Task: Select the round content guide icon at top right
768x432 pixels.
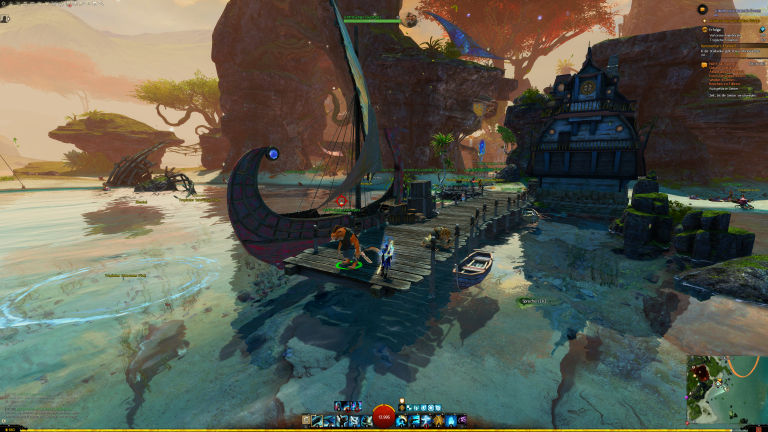Action: click(702, 9)
